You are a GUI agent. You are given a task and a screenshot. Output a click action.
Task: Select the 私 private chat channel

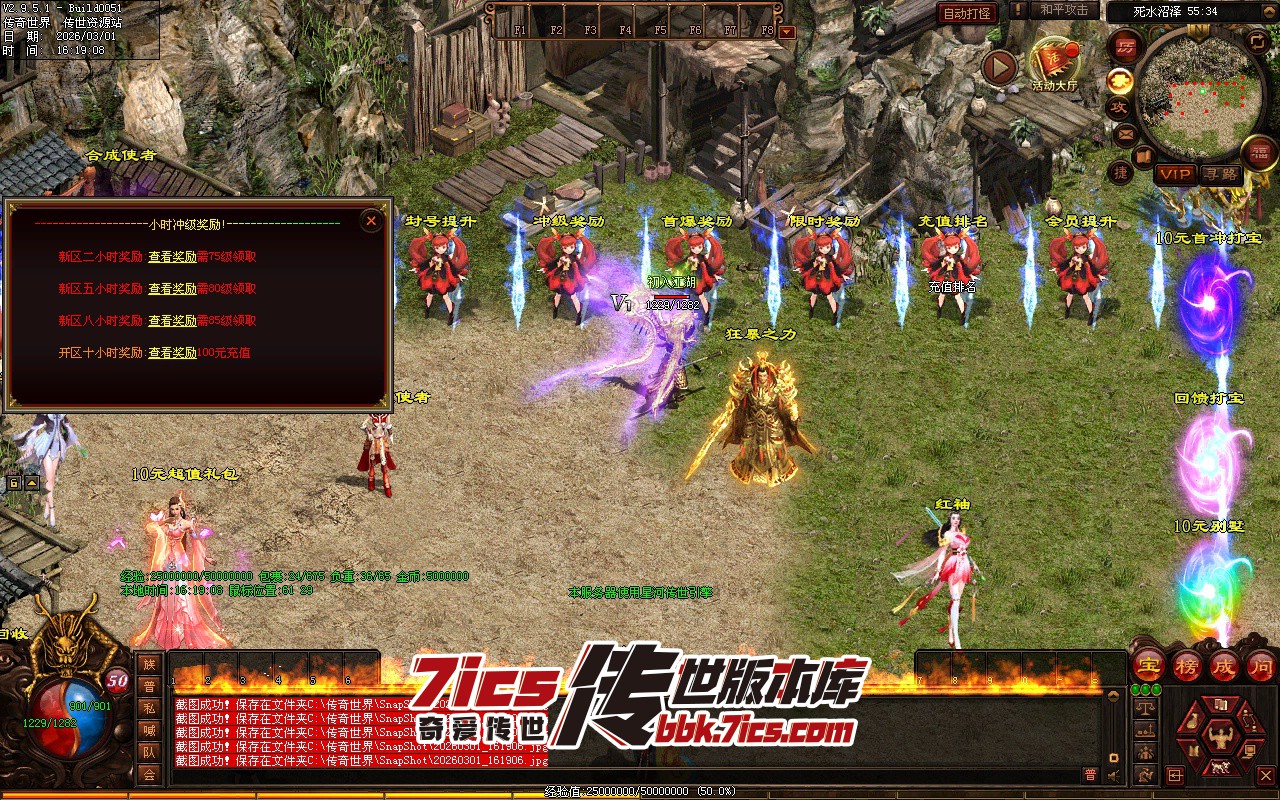(149, 708)
